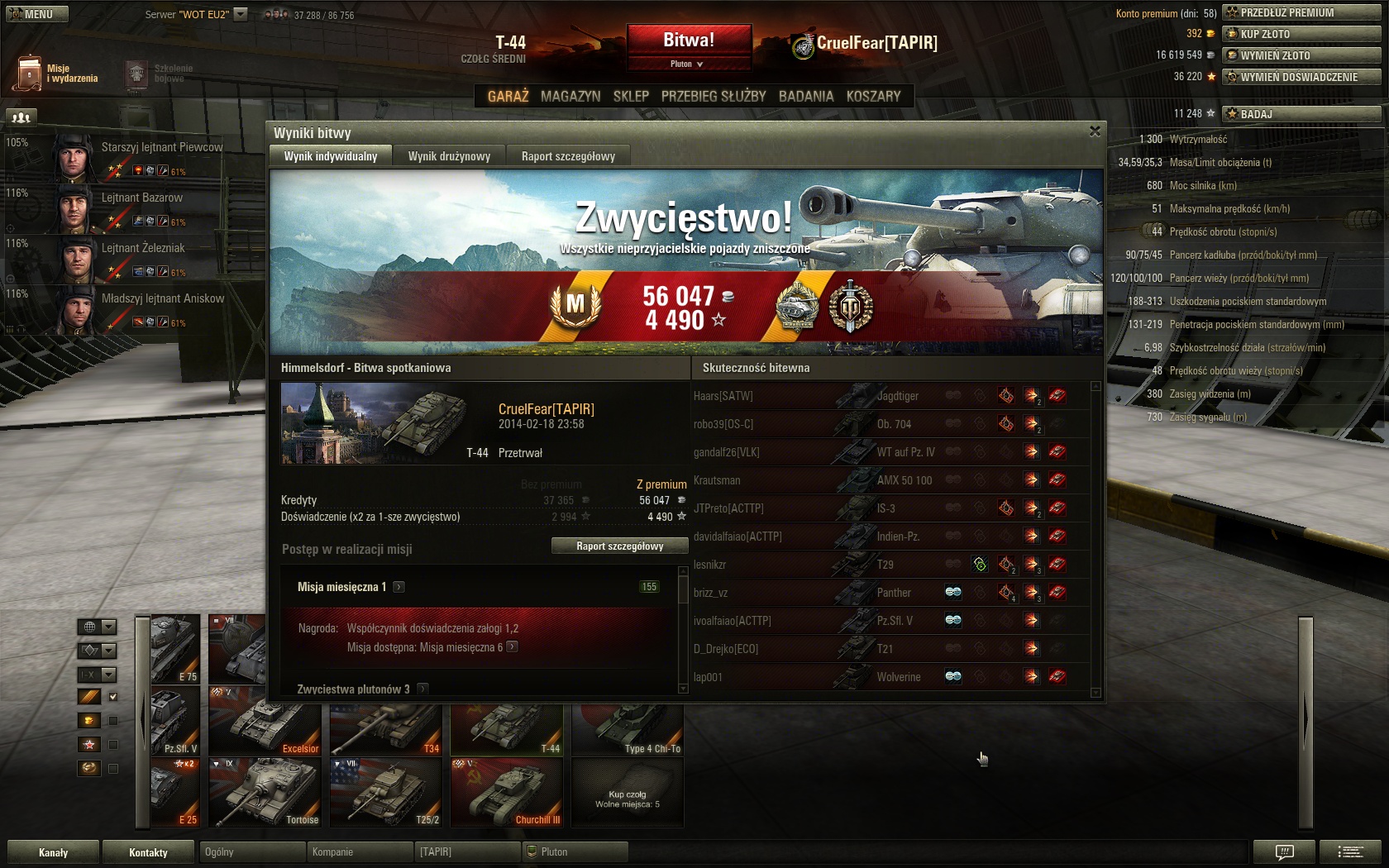
Task: Open the SKLEP store
Action: coord(631,97)
